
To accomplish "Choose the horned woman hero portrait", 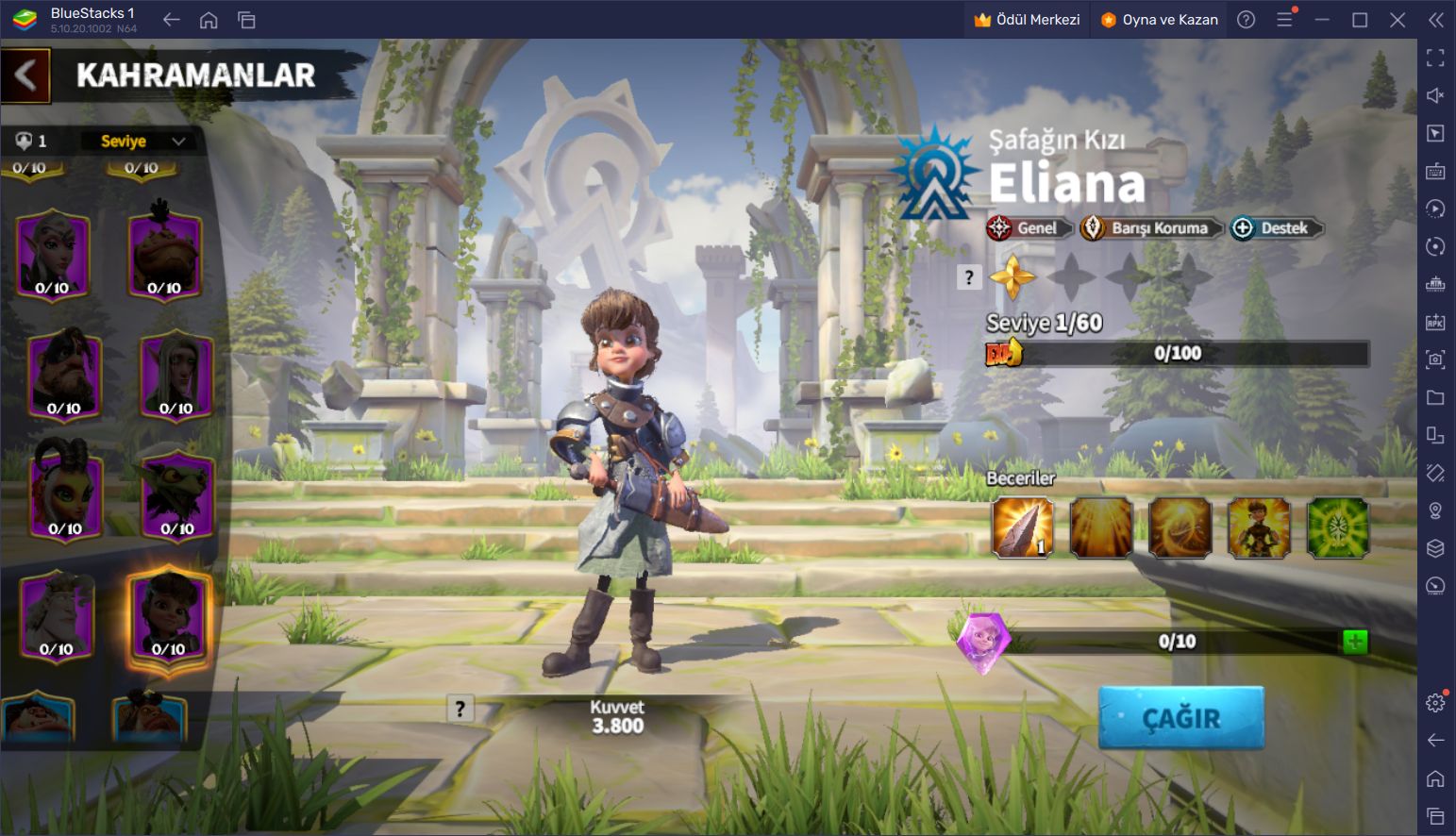I will (x=64, y=494).
